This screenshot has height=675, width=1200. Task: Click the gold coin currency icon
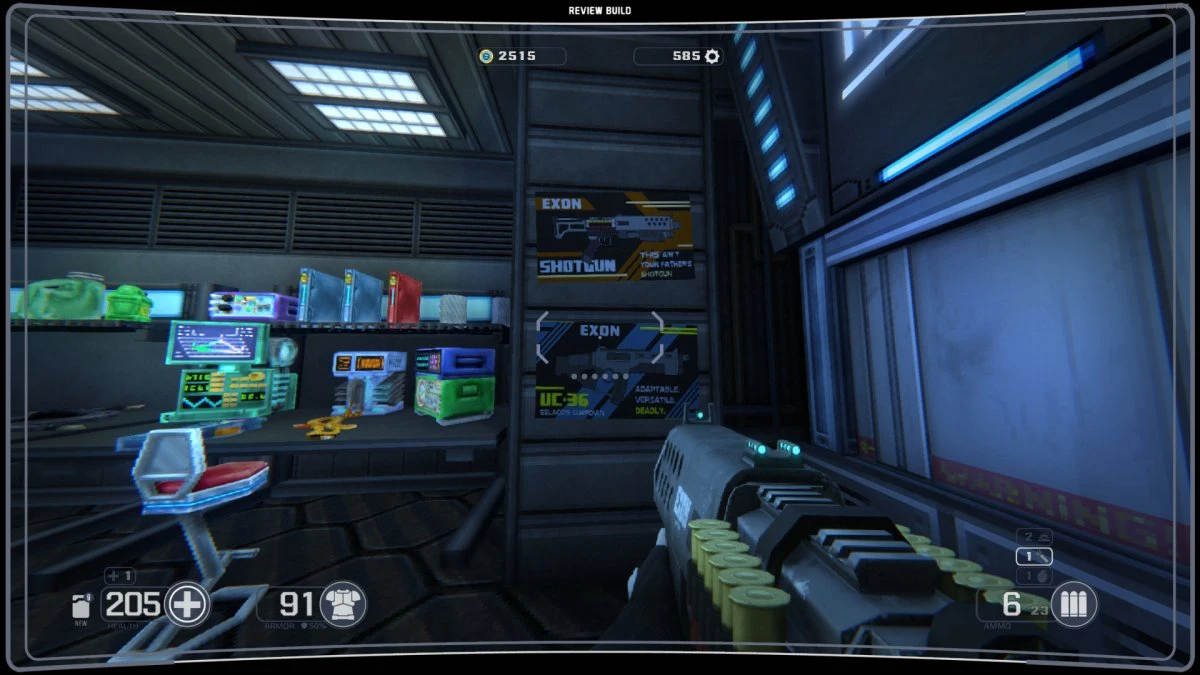point(487,56)
